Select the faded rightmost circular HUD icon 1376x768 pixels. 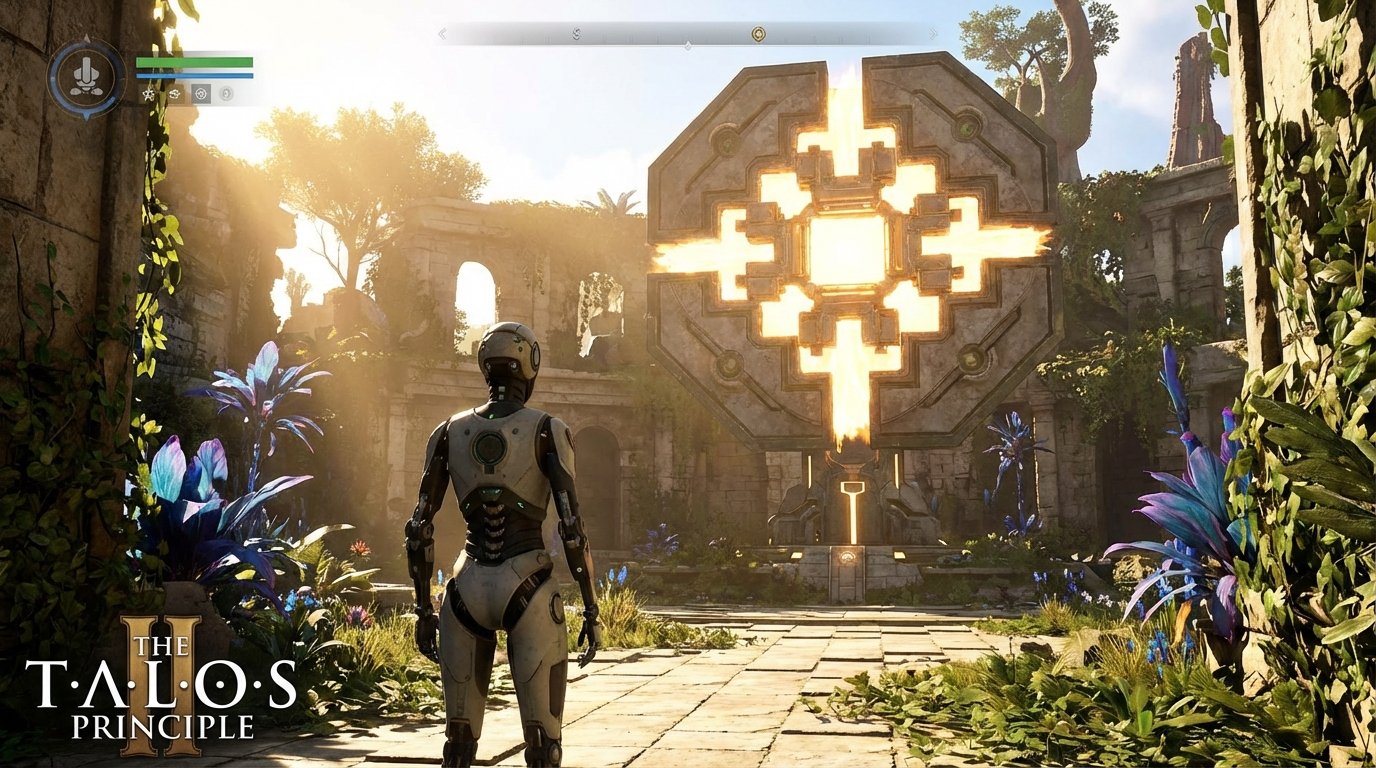[x=227, y=95]
